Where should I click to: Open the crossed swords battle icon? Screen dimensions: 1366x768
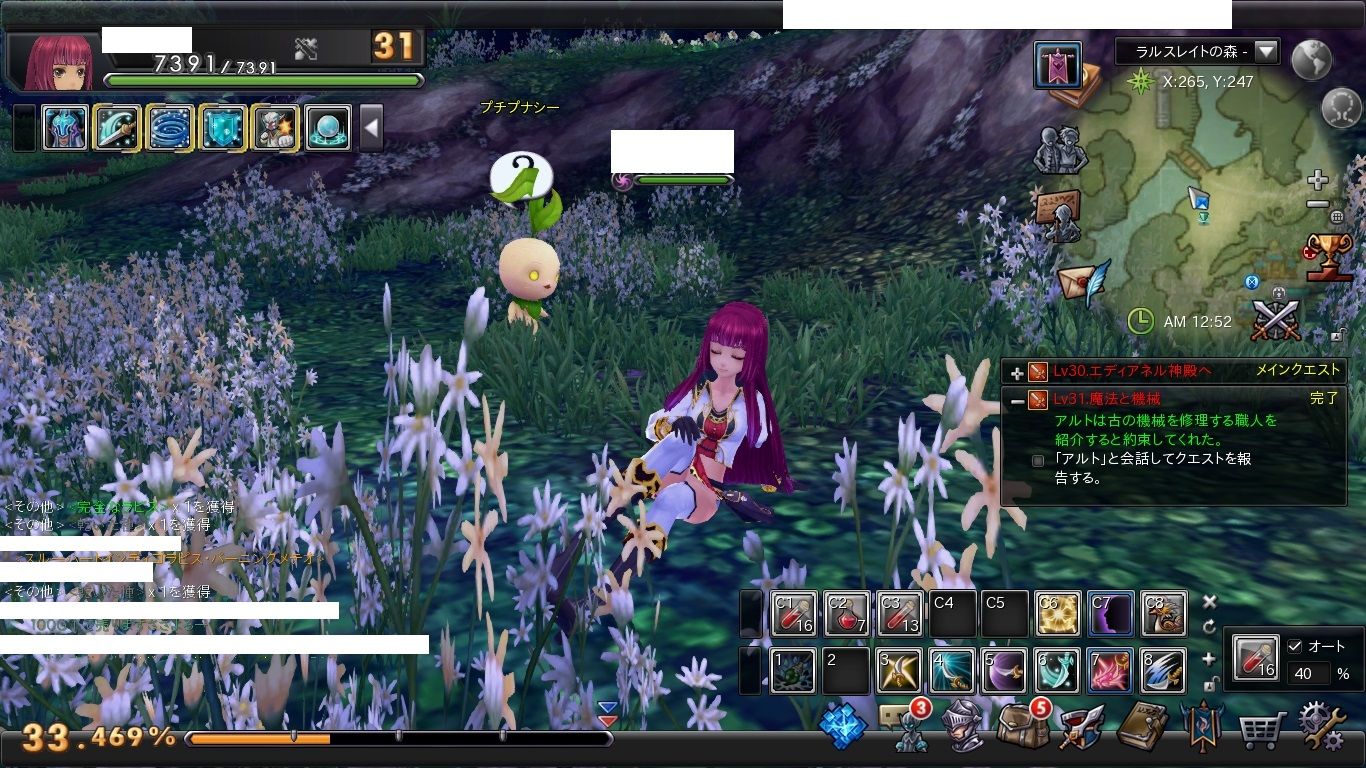pos(1276,320)
